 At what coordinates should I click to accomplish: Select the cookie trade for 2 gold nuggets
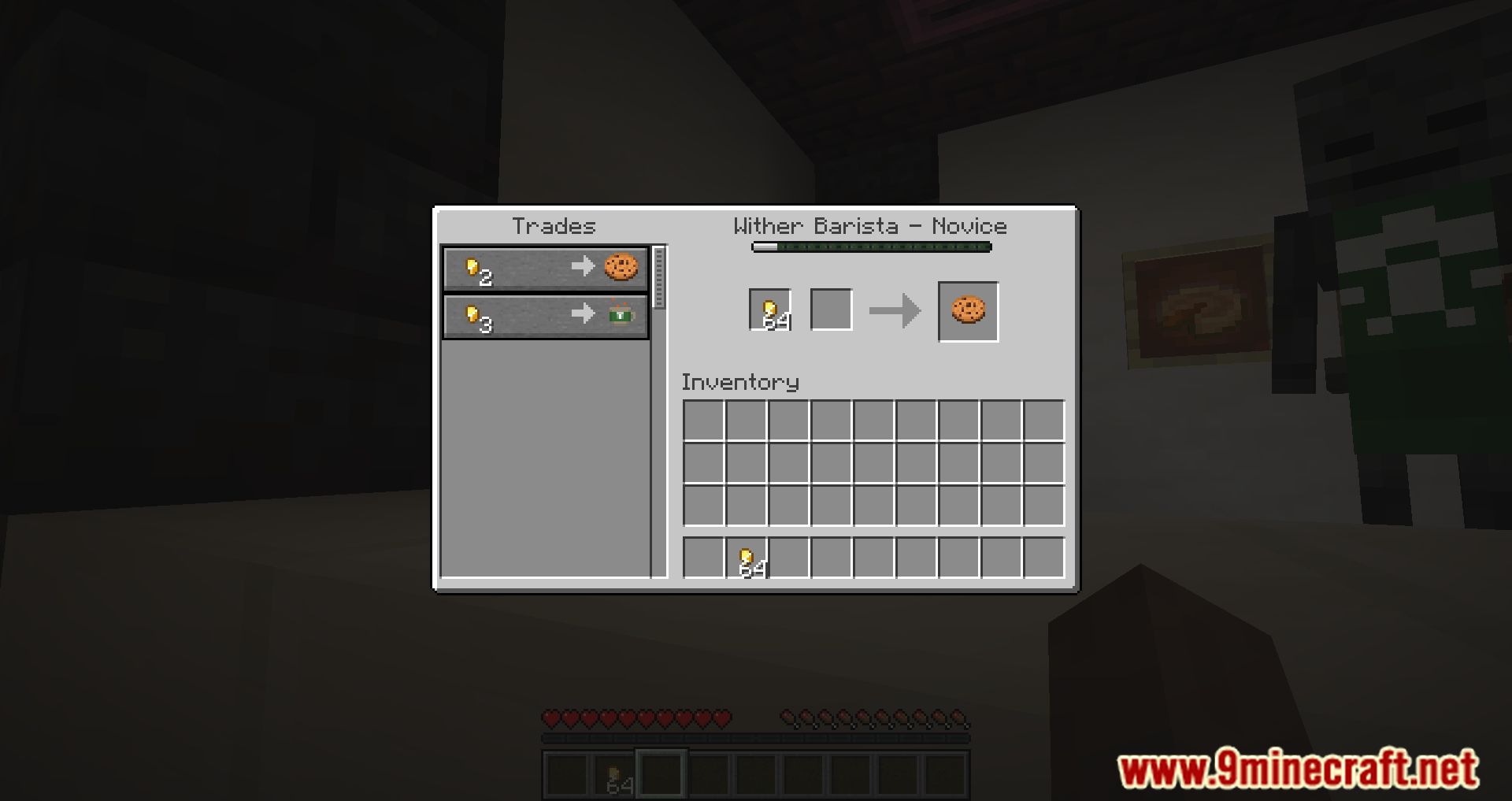click(546, 268)
